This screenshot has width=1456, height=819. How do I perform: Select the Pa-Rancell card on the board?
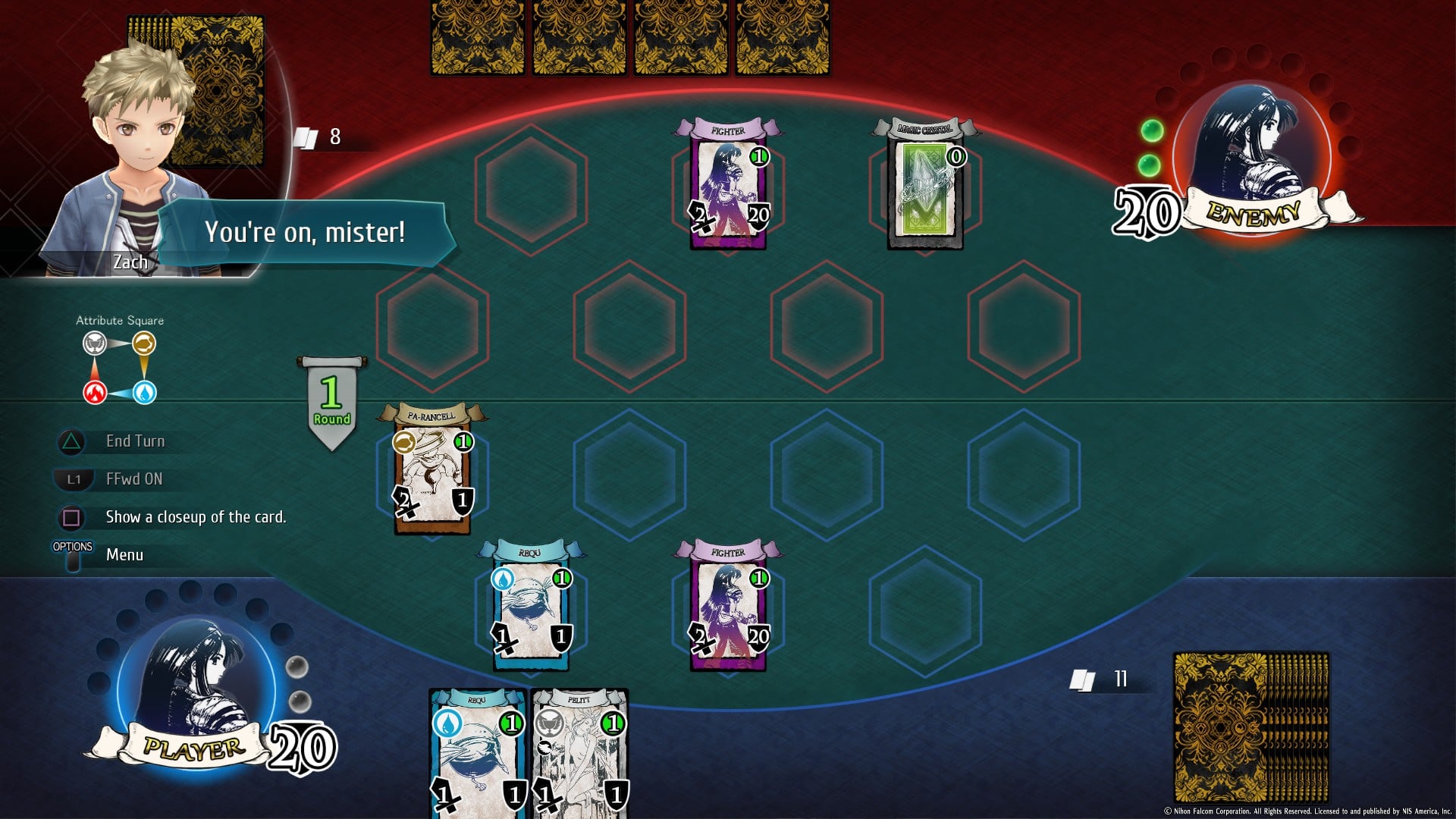pyautogui.click(x=432, y=470)
